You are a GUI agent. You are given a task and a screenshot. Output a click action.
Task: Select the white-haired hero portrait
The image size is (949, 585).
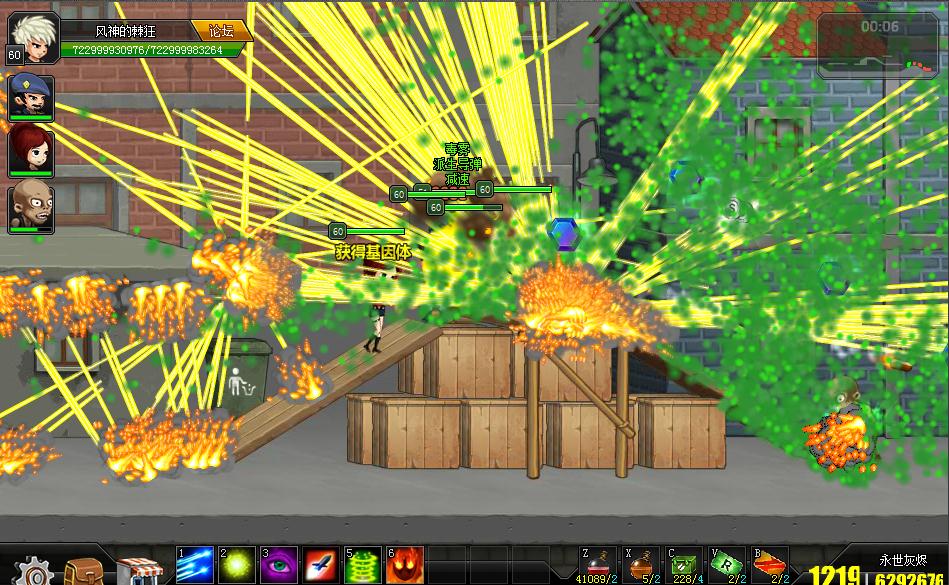coord(32,35)
